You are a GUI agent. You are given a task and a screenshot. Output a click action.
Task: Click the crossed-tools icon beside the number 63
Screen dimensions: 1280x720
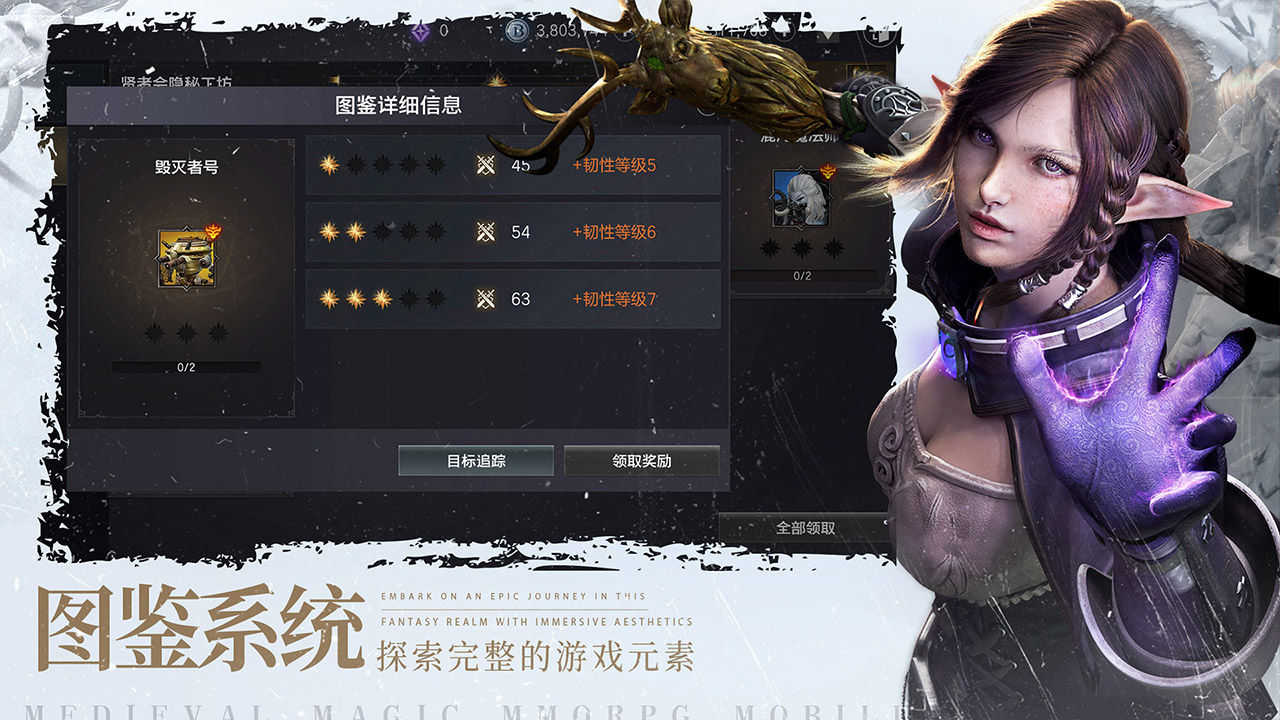[487, 298]
